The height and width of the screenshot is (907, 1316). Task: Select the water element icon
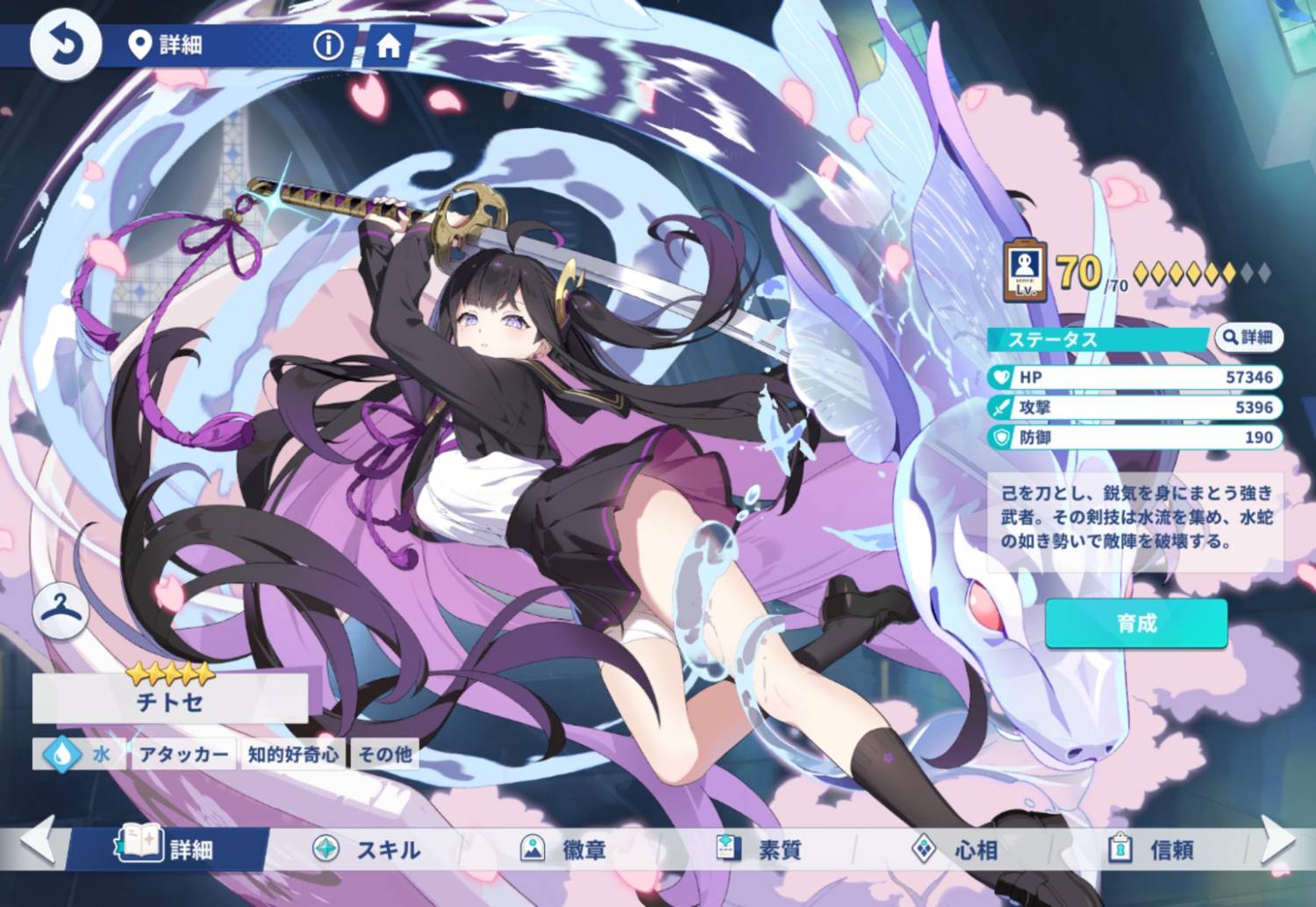(61, 753)
